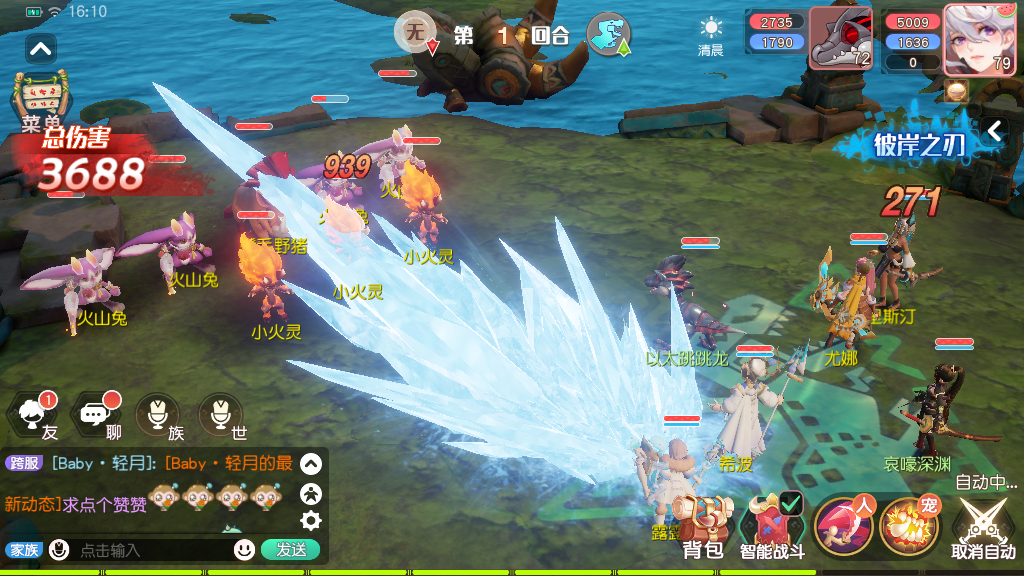Cancel auto battle with 取消自动
This screenshot has width=1024, height=576.
coord(984,527)
